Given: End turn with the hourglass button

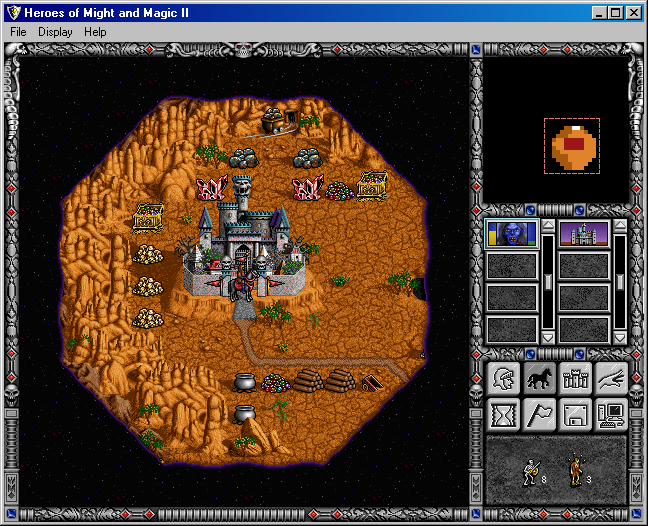Looking at the screenshot, I should pos(504,413).
